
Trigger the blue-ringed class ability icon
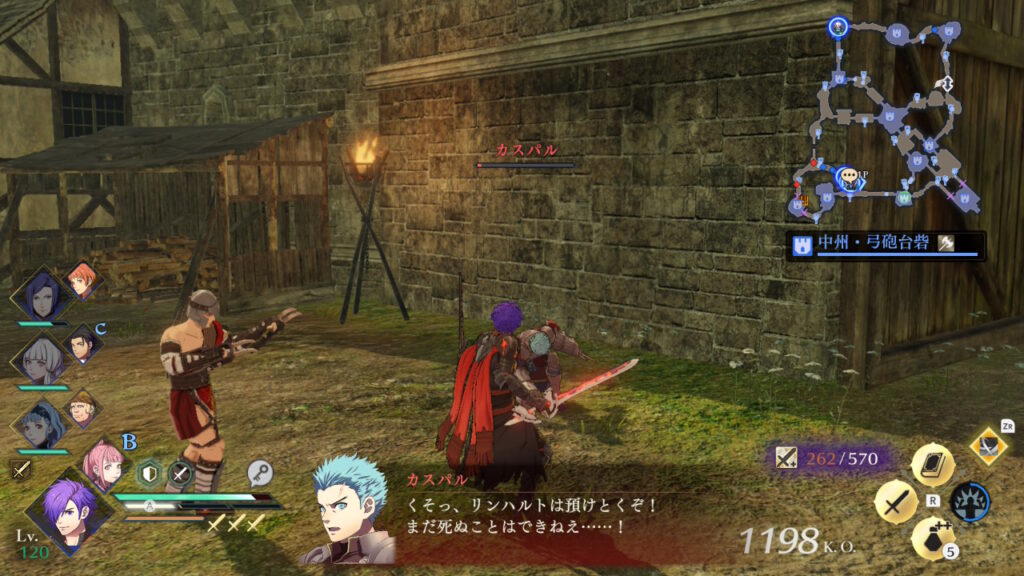pyautogui.click(x=969, y=501)
